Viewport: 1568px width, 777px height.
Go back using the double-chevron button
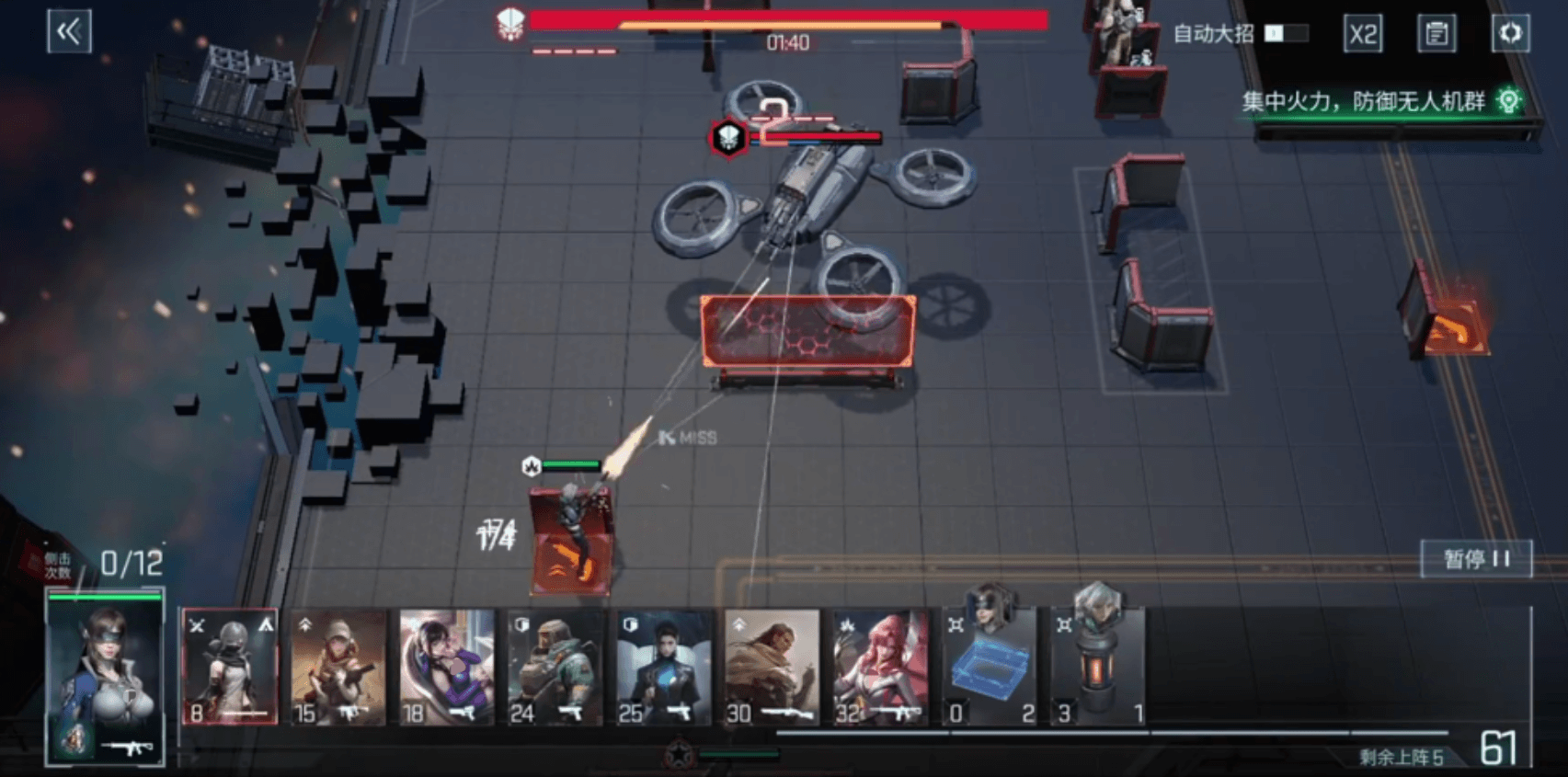click(x=69, y=32)
